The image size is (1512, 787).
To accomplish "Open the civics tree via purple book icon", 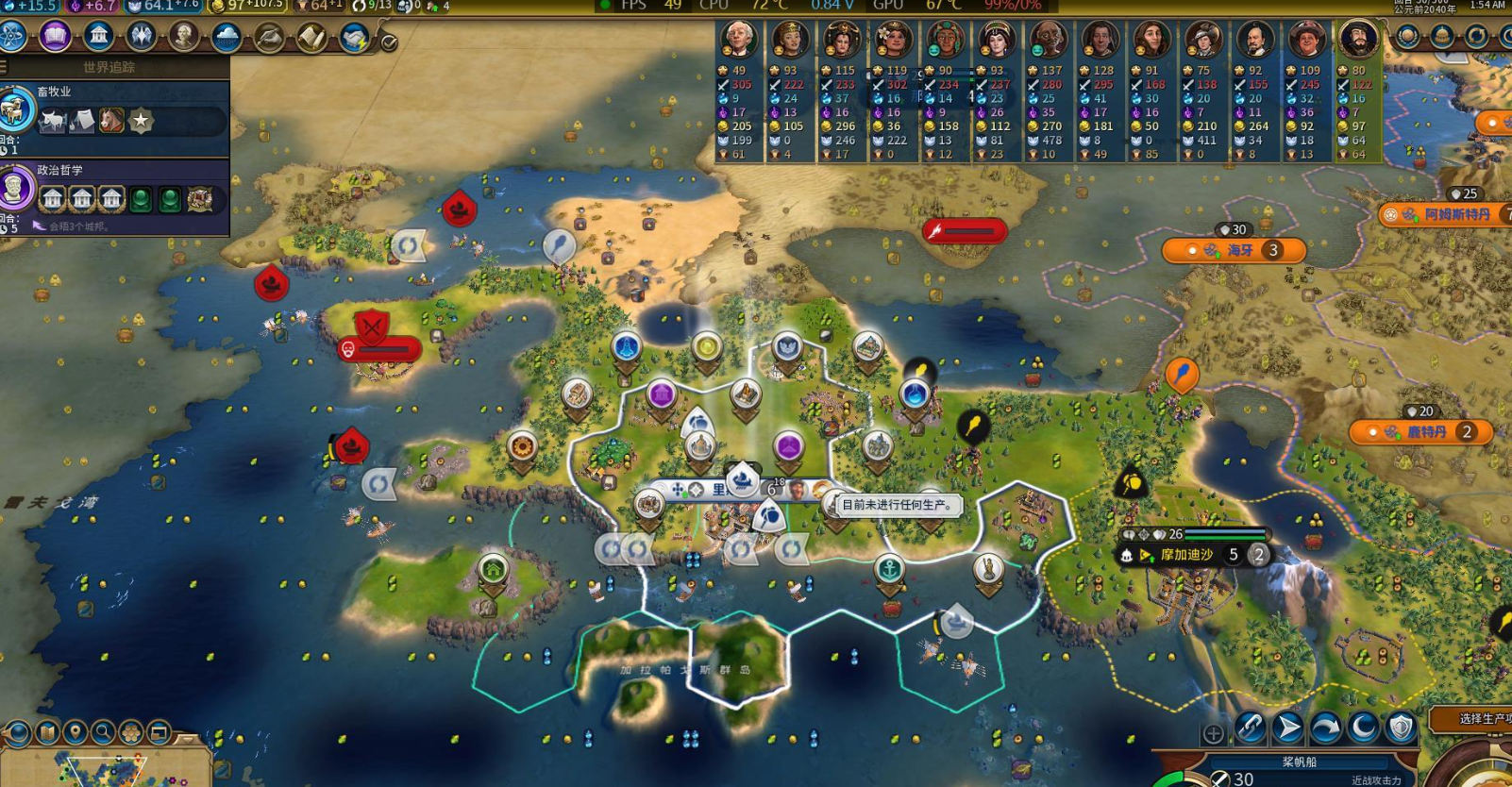I will pos(55,36).
